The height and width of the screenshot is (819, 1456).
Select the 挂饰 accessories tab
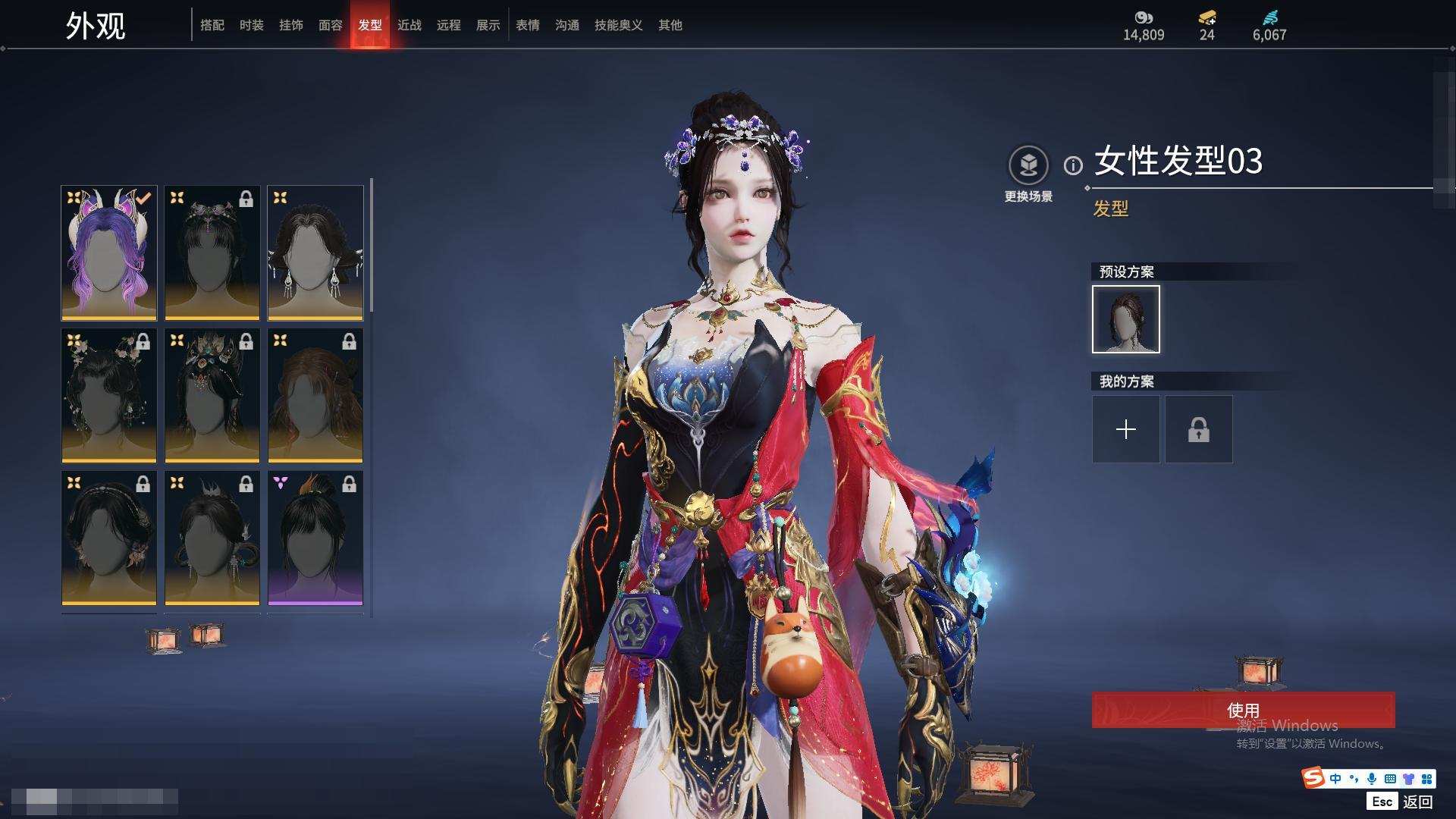click(x=291, y=25)
